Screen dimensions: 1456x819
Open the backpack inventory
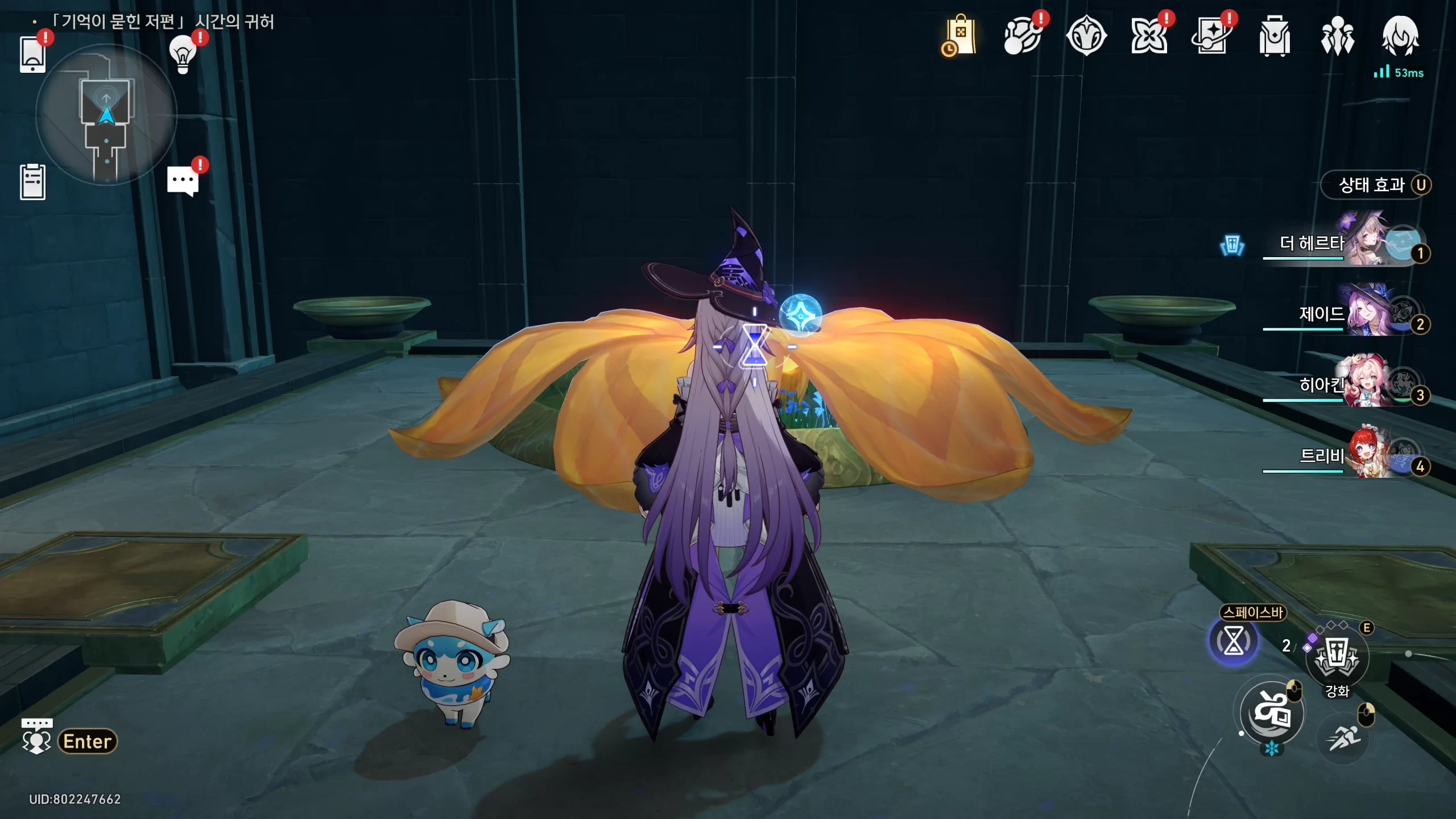[1275, 36]
